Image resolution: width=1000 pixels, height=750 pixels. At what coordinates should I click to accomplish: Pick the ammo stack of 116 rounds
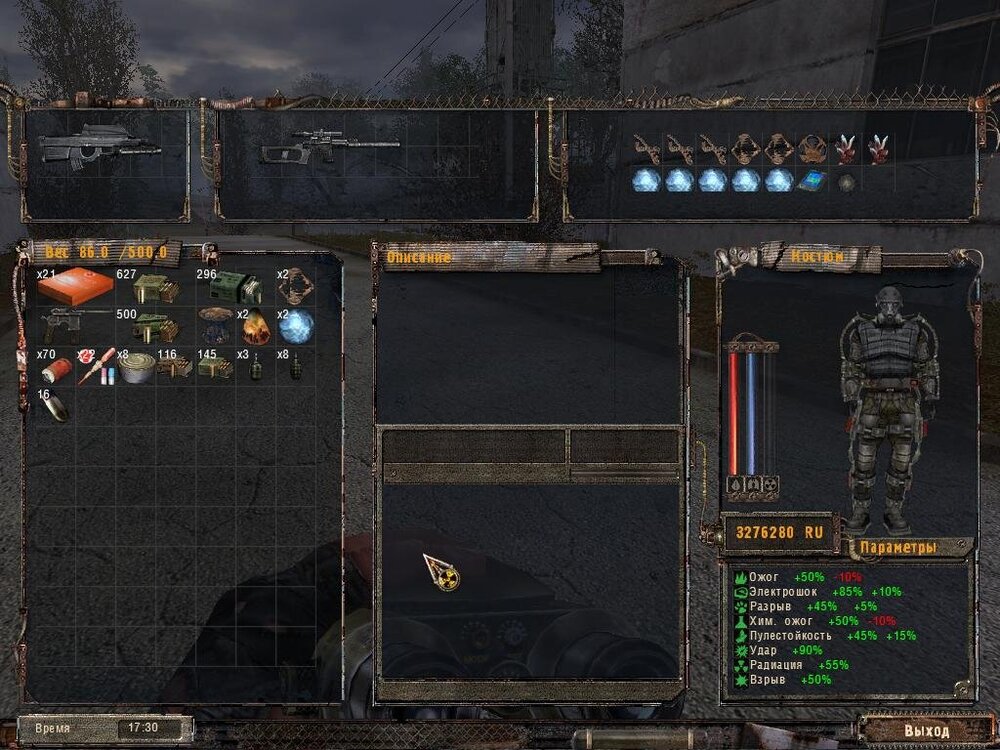175,367
